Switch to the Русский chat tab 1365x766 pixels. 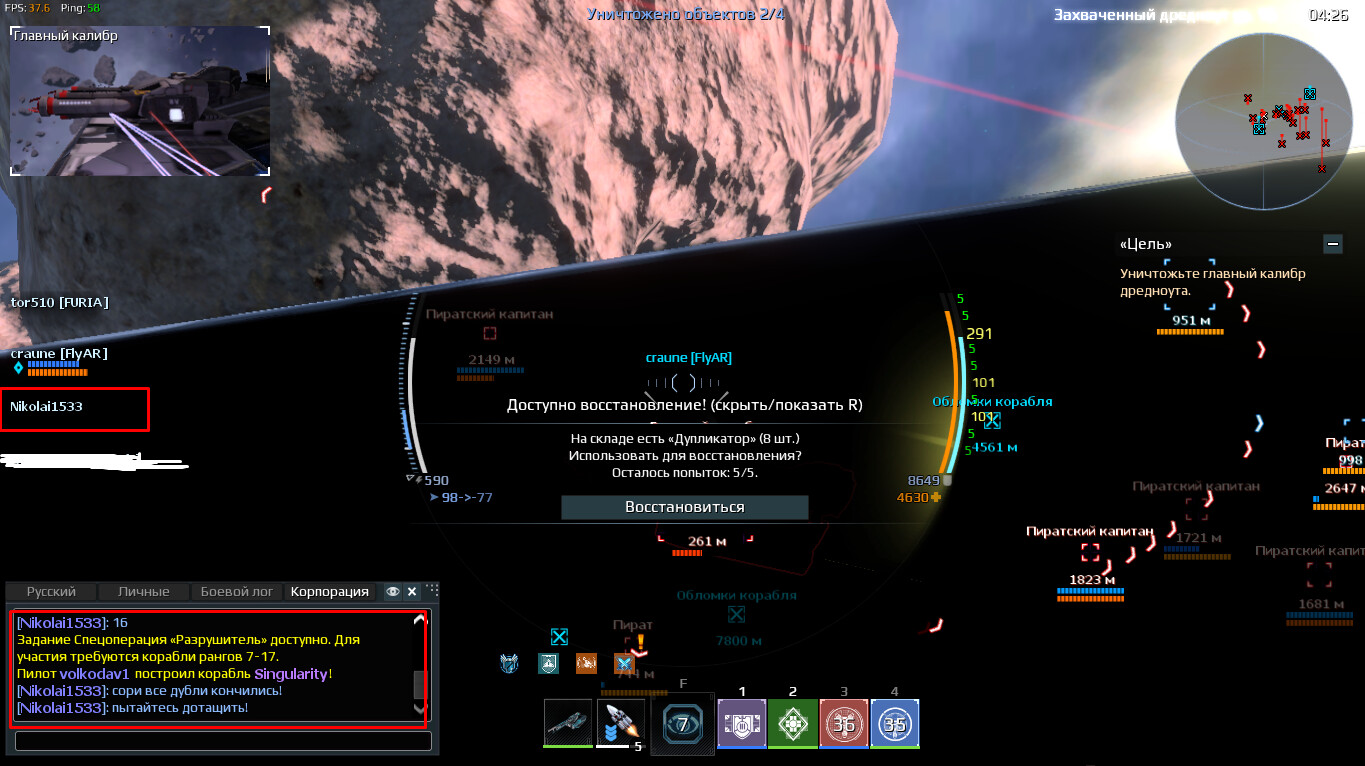pos(51,591)
